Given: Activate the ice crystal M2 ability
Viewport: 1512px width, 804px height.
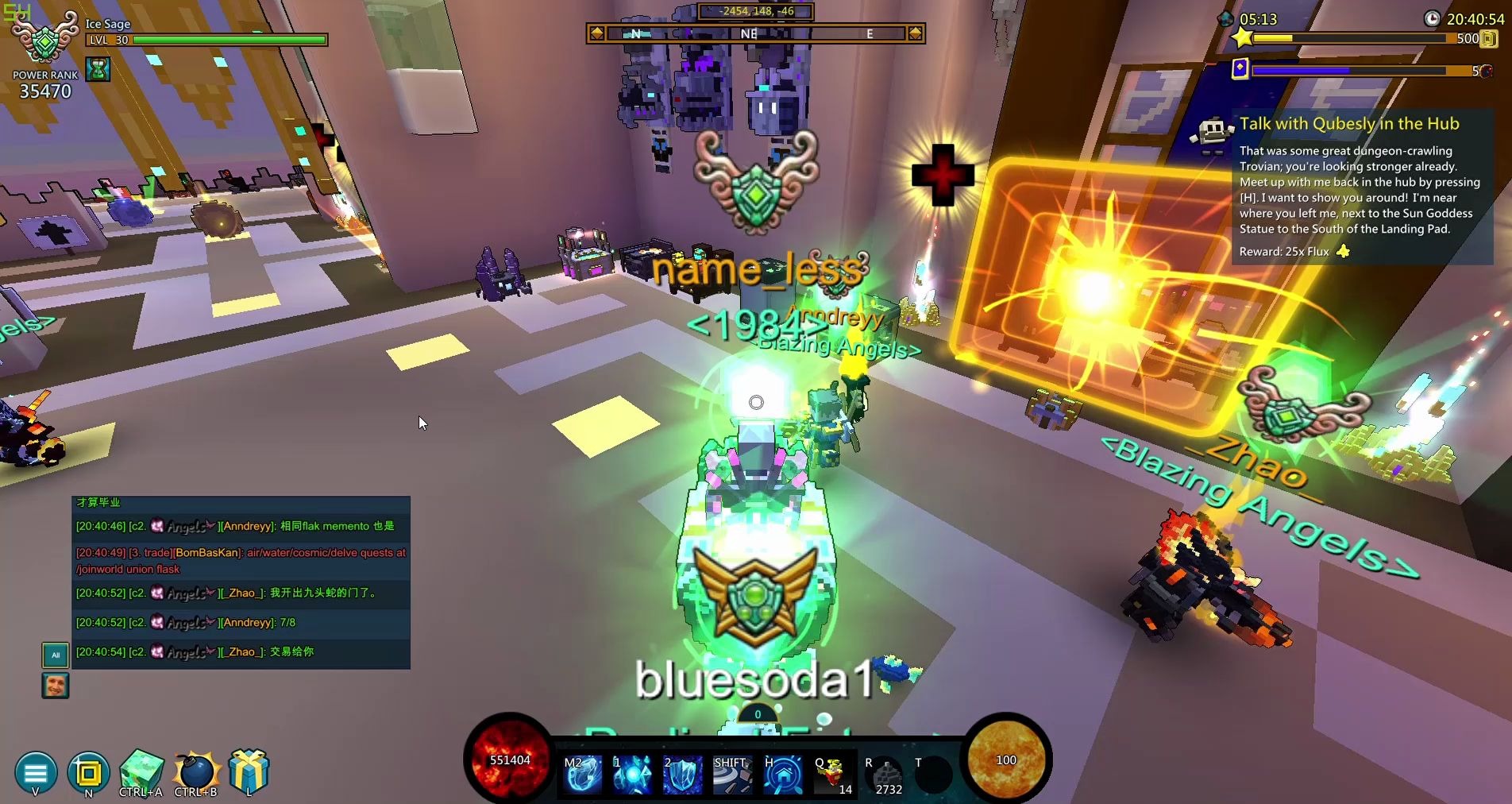Looking at the screenshot, I should (582, 774).
